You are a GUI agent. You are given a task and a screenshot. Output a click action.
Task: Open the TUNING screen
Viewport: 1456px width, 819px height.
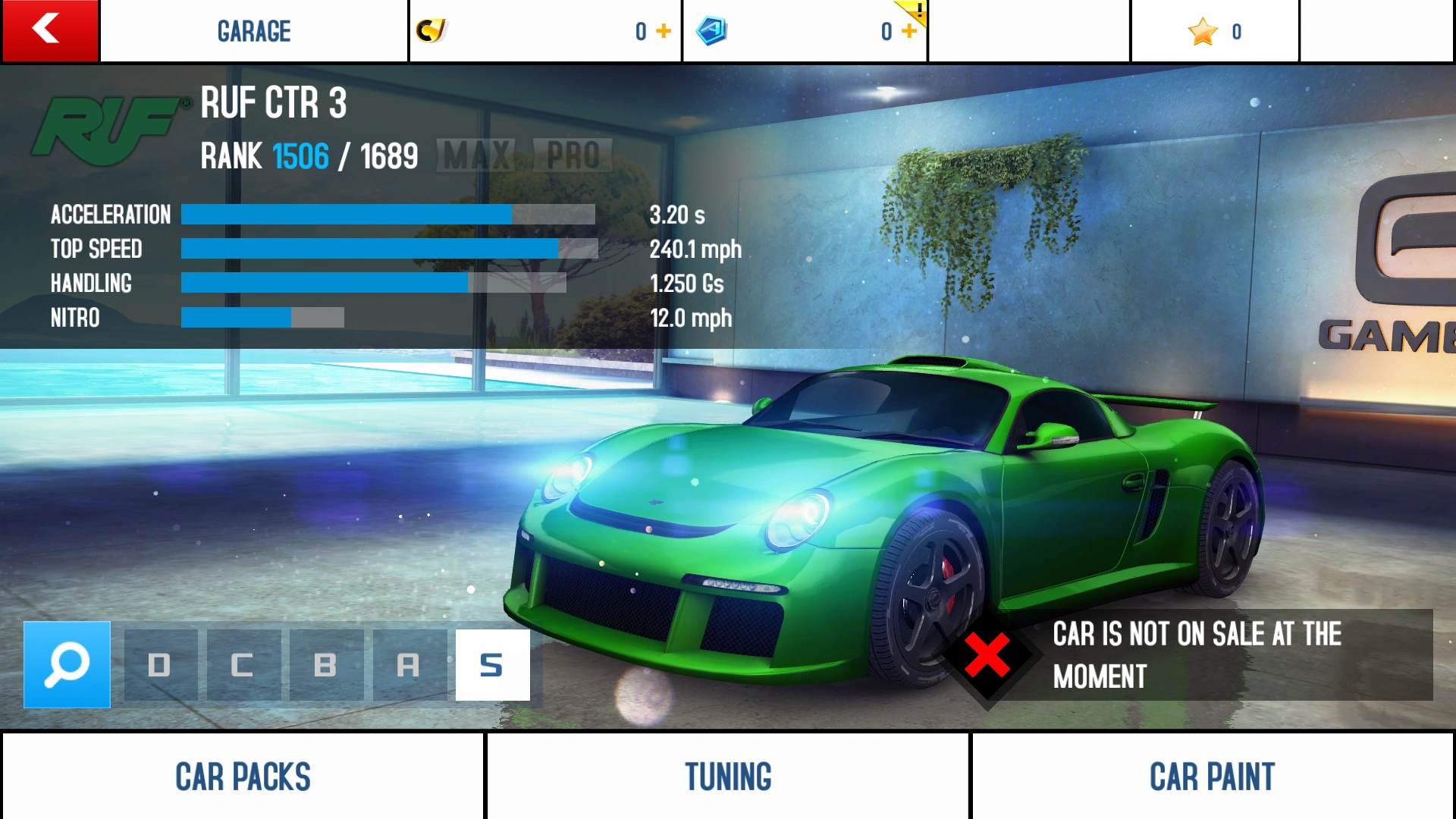tap(727, 776)
